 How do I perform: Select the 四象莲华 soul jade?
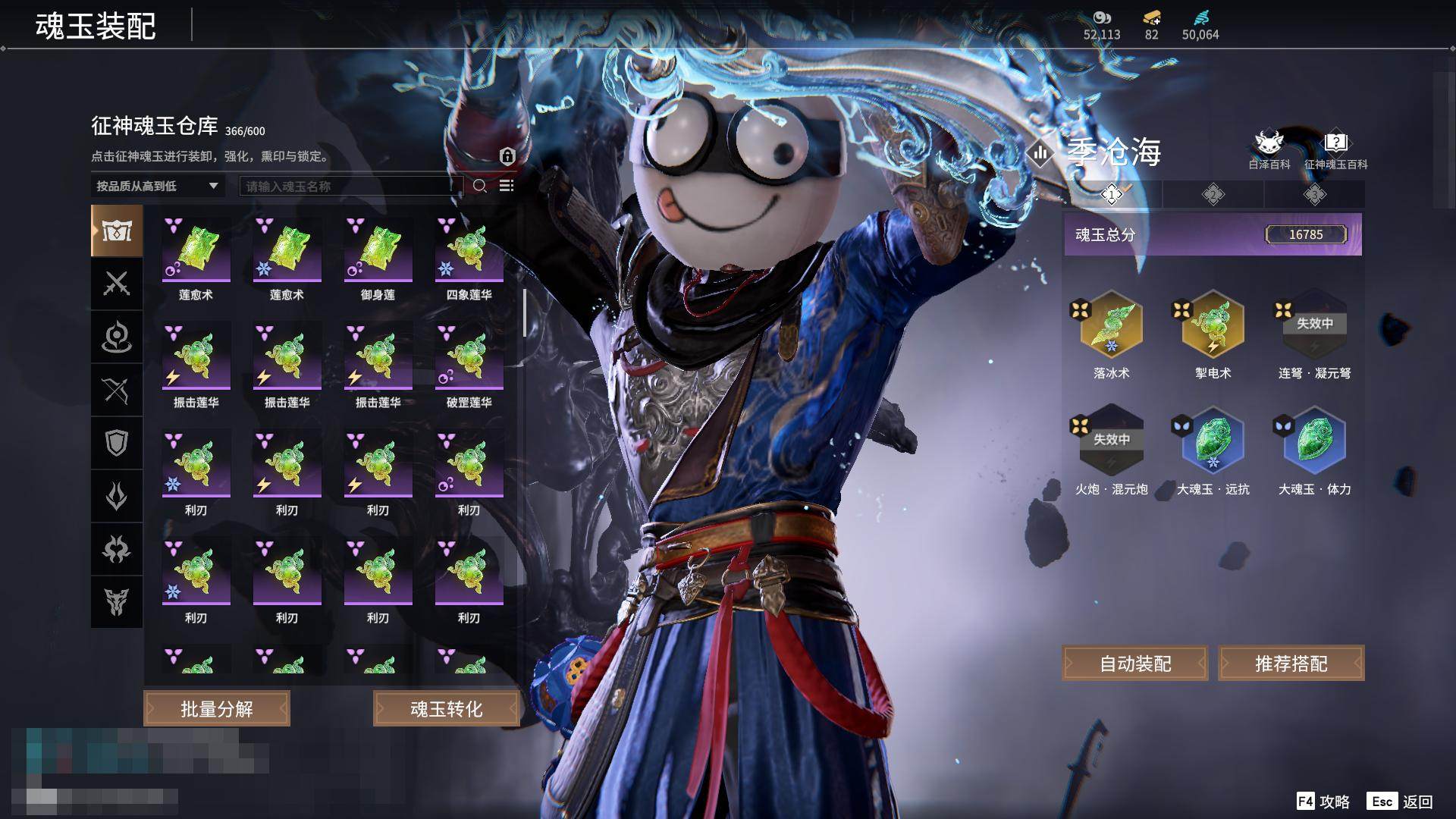coord(469,252)
